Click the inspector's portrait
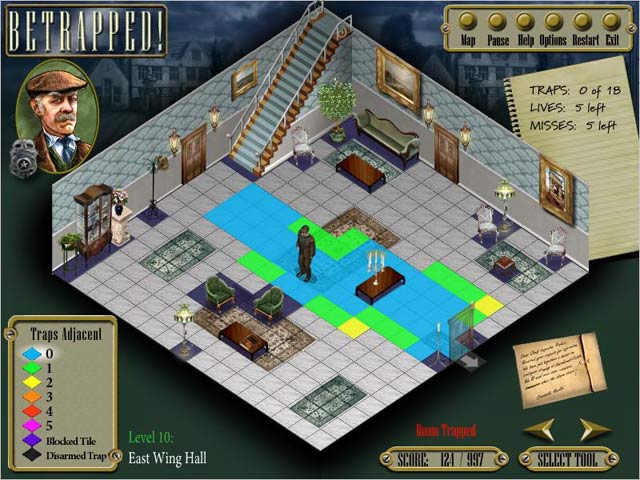This screenshot has width=640, height=480. [x=58, y=112]
